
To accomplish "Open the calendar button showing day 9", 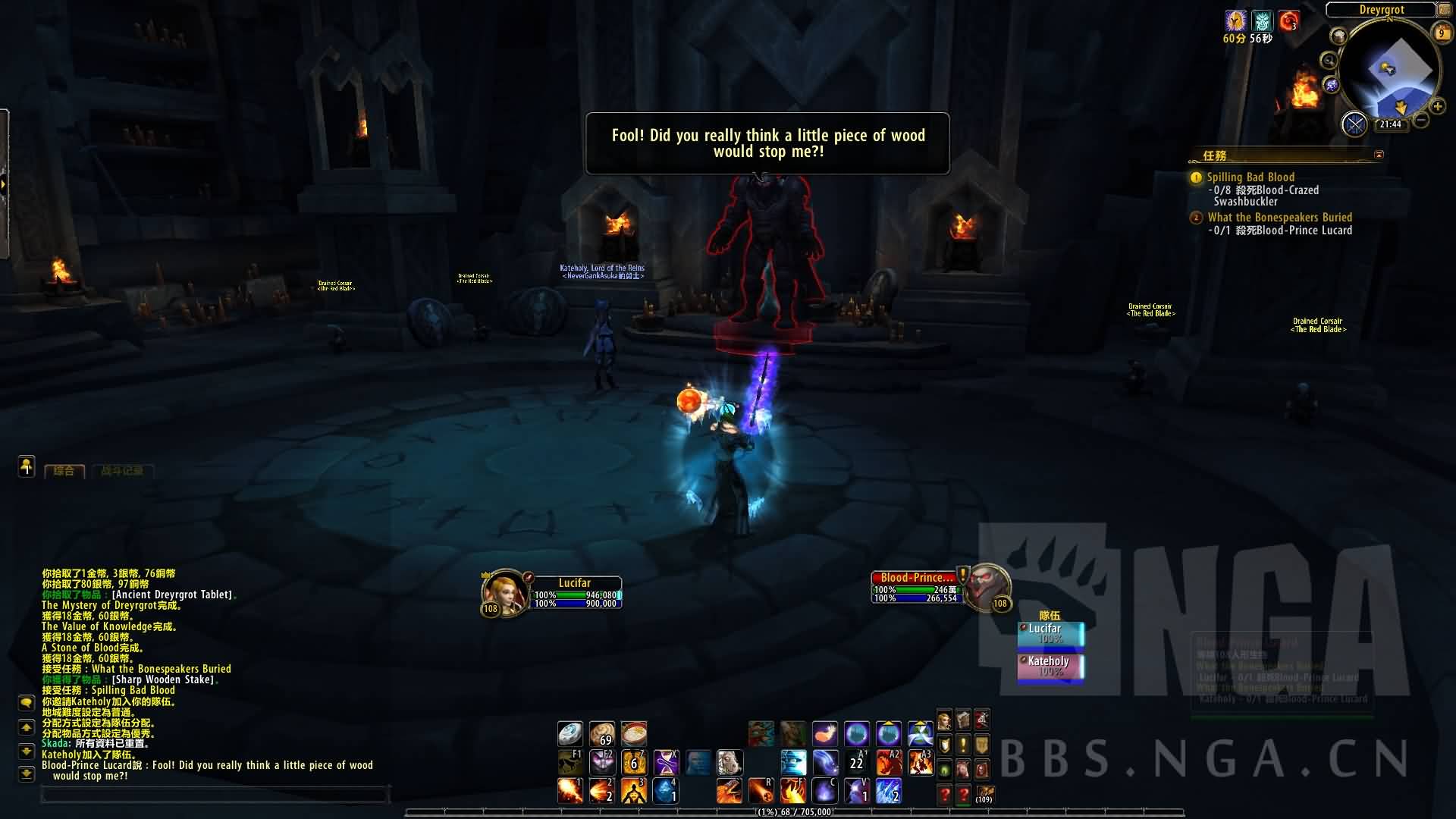I will pos(1441,33).
